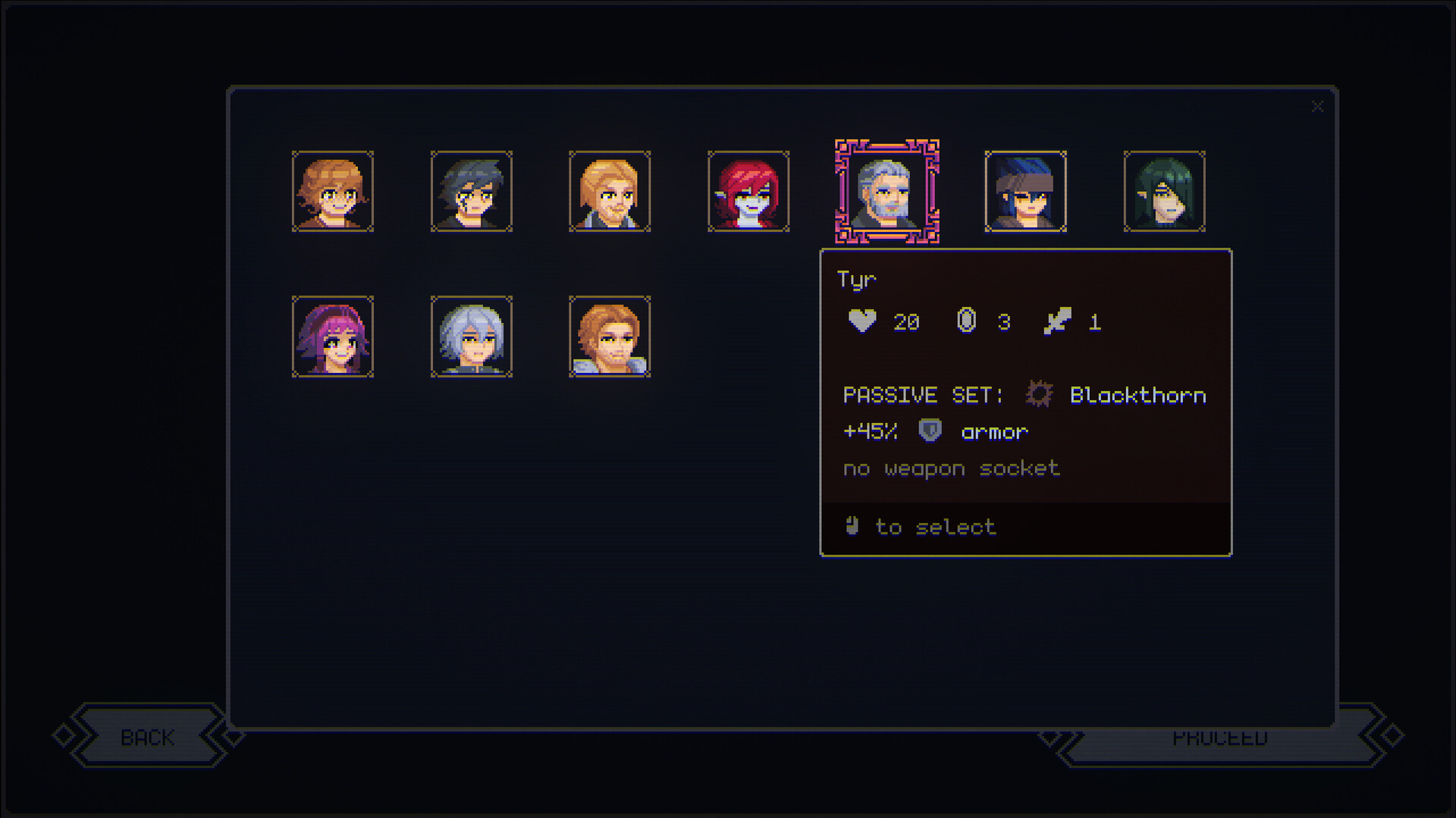Select the pink-haired character portrait

tap(332, 337)
